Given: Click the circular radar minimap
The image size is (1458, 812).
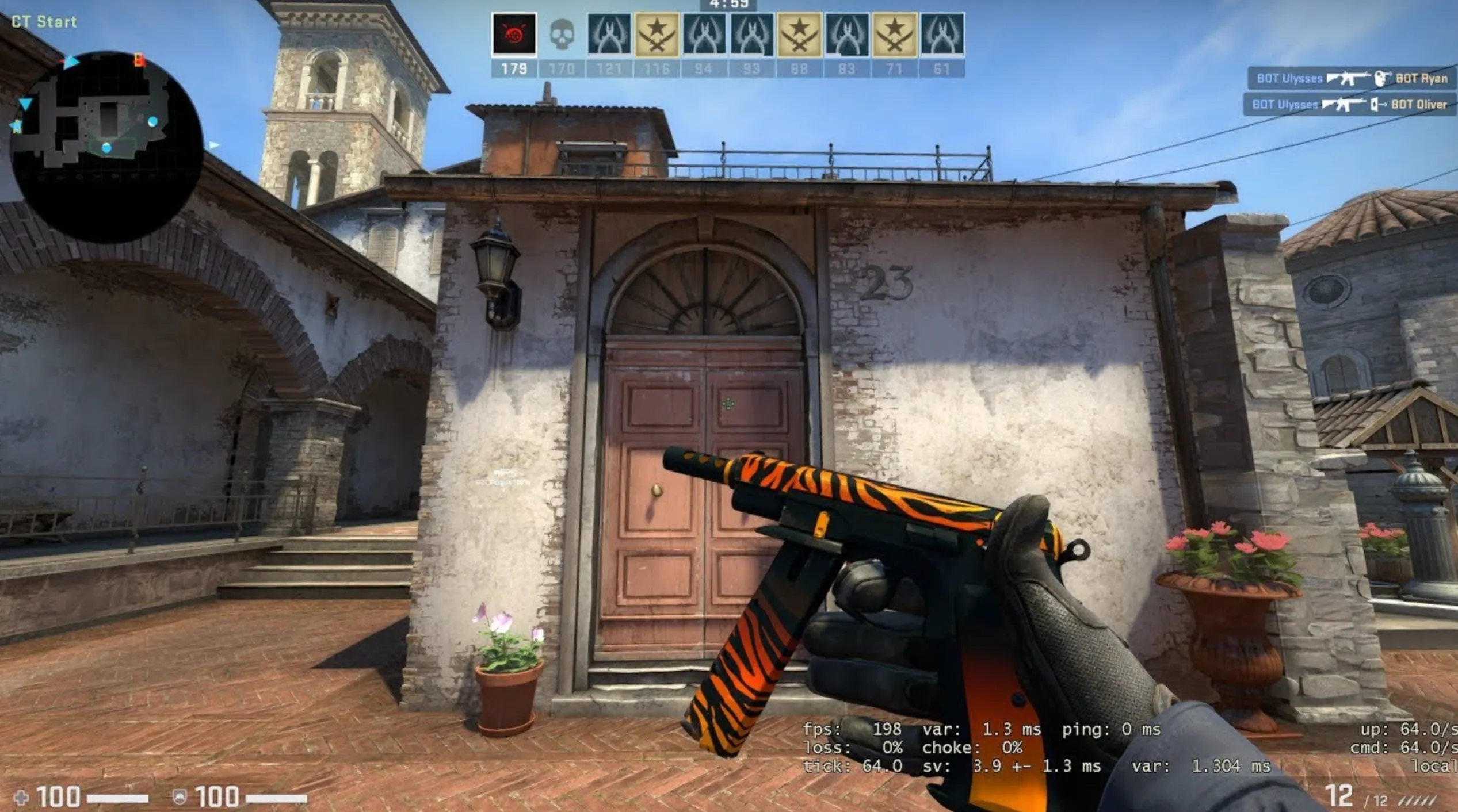Looking at the screenshot, I should click(106, 147).
